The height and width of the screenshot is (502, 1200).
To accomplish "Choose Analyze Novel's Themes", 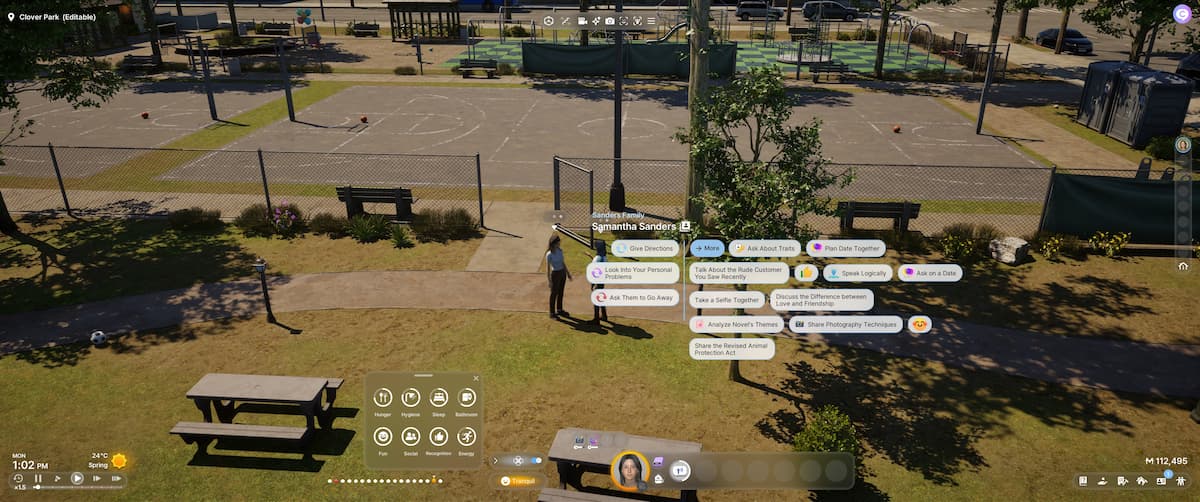I will point(736,324).
